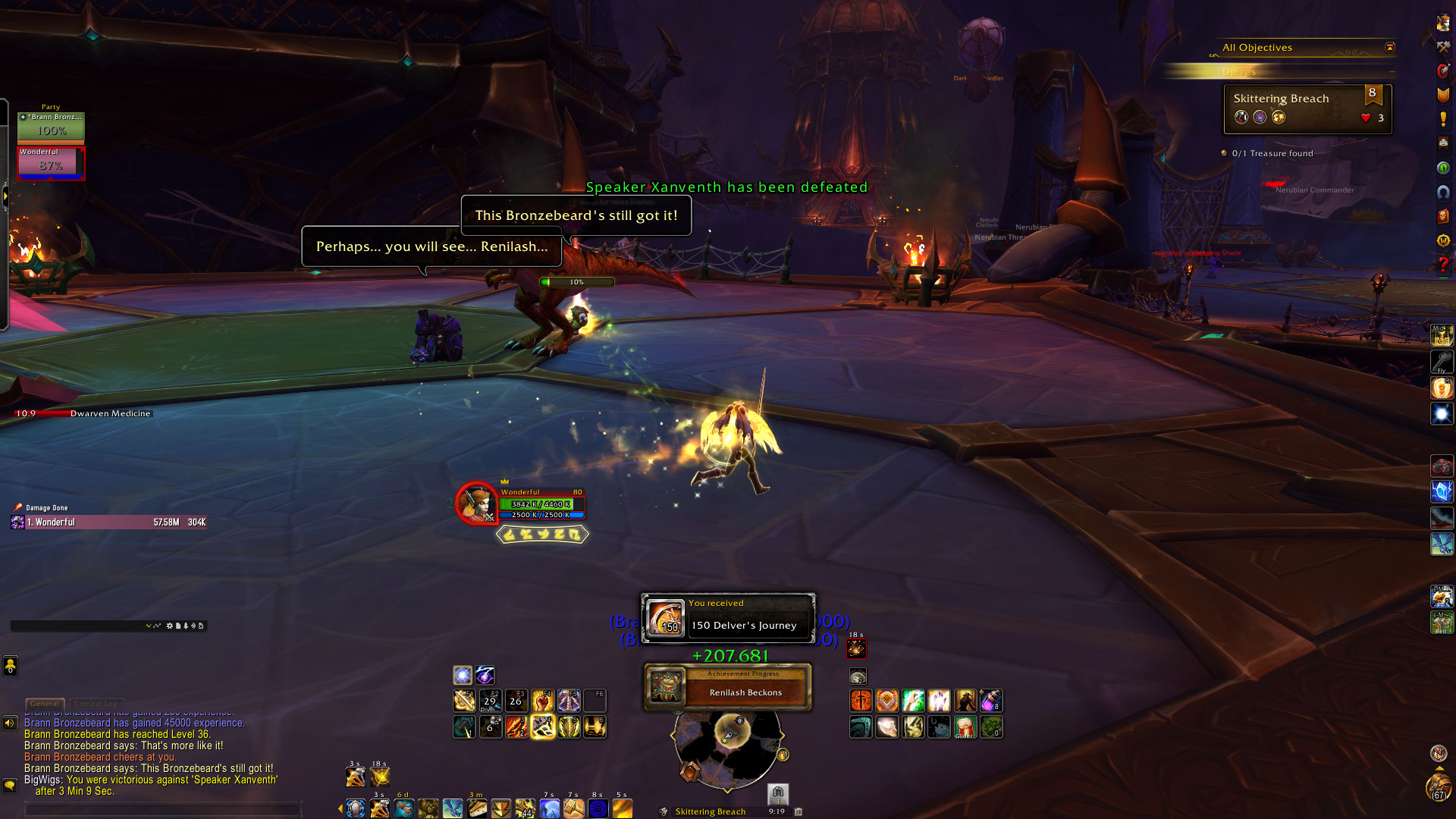Open the yellow exclamation mark quest log
The width and height of the screenshot is (1456, 819).
tap(1443, 119)
